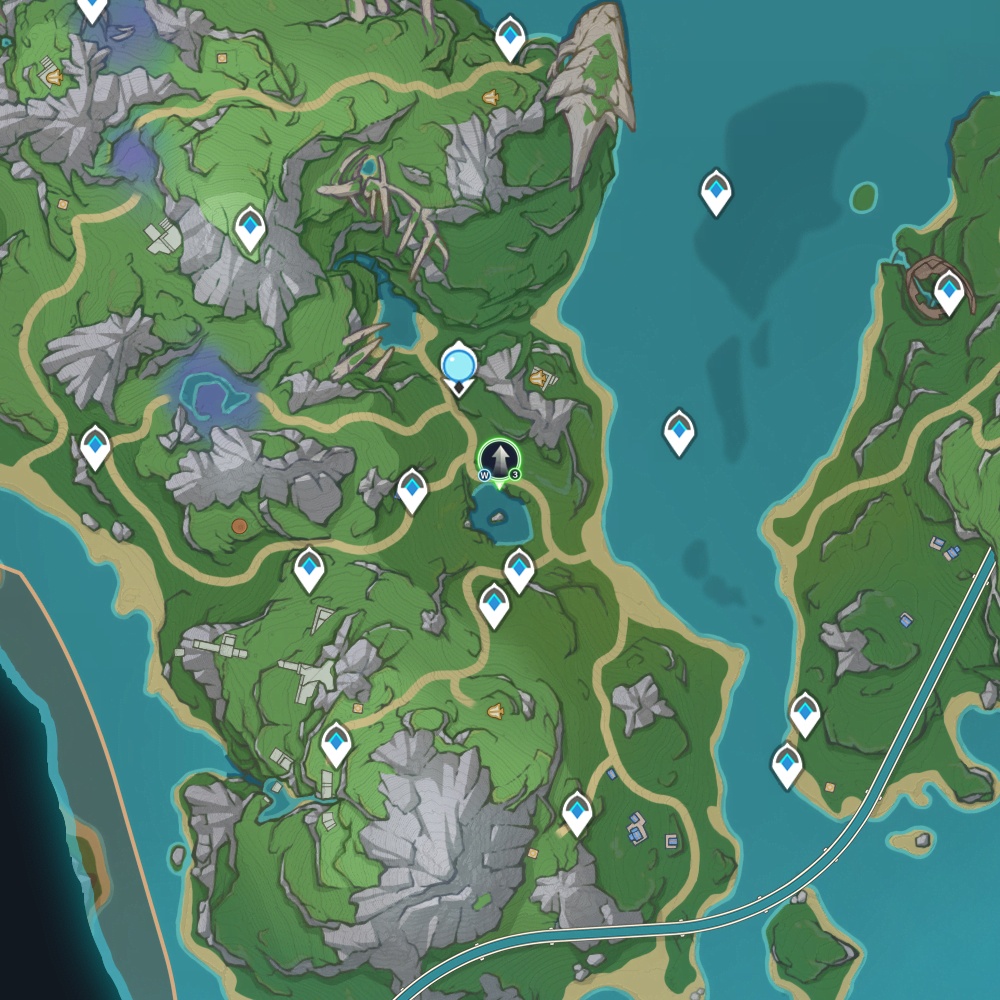Click the player location arrow marker
This screenshot has height=1000, width=1000.
click(499, 460)
